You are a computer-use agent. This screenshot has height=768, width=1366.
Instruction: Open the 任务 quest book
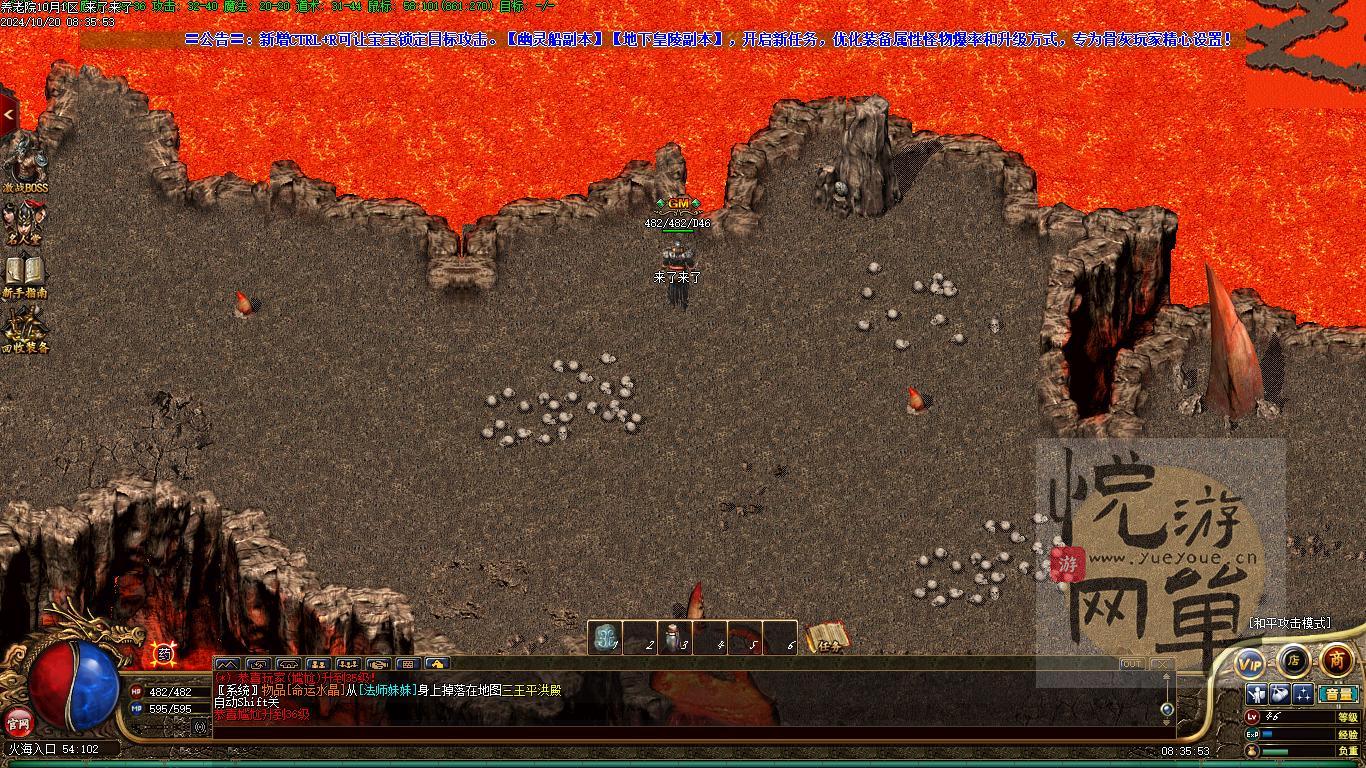828,638
